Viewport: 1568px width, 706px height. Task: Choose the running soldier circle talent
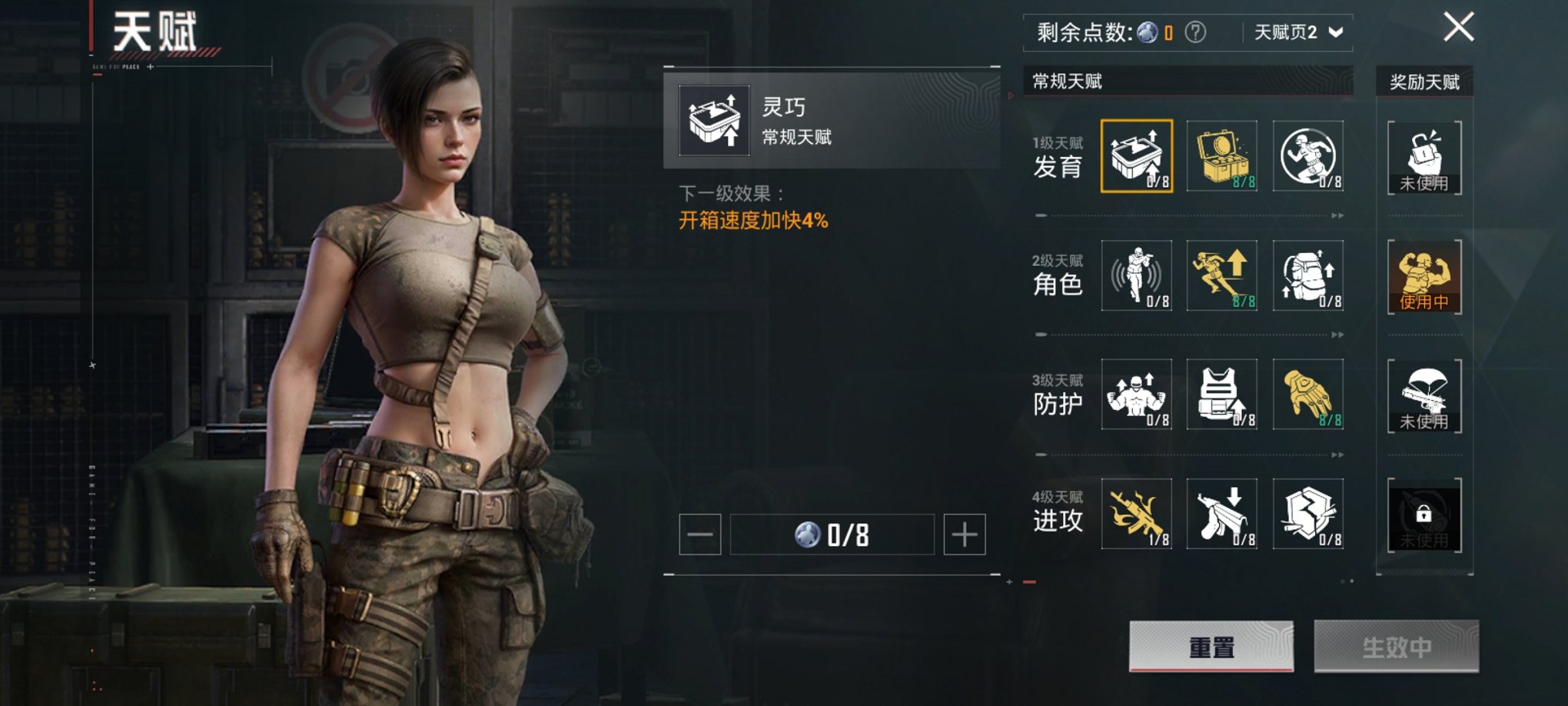click(1307, 156)
